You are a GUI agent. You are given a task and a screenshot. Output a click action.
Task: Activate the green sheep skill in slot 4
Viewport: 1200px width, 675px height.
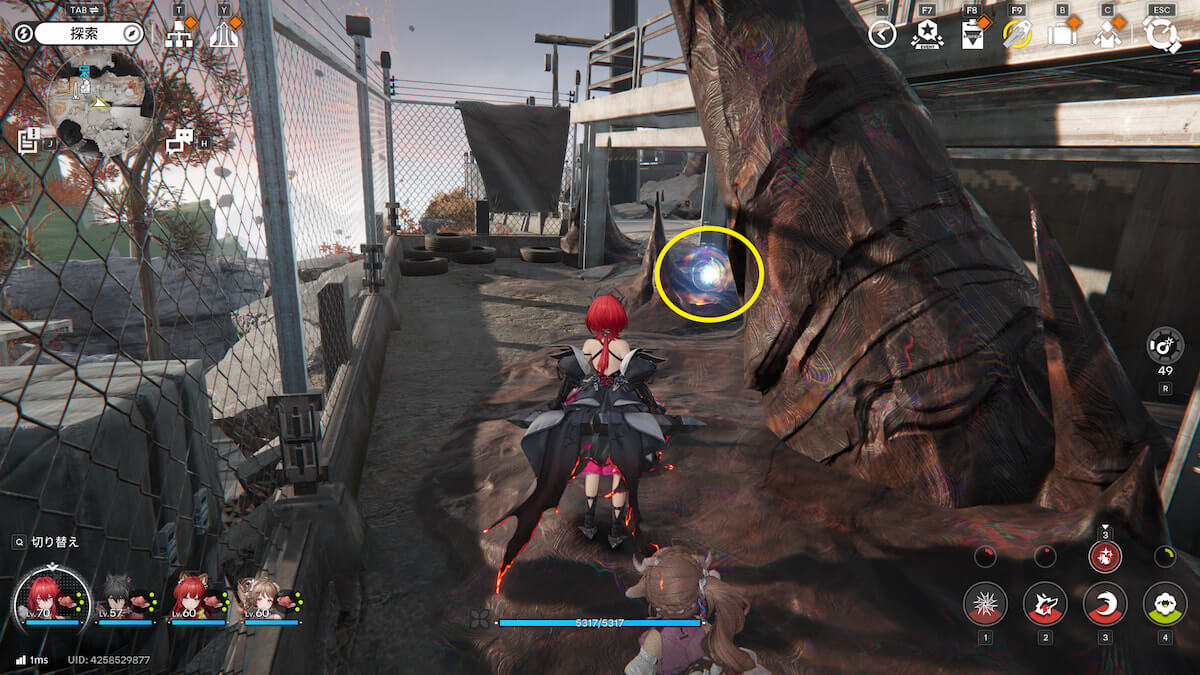1164,603
